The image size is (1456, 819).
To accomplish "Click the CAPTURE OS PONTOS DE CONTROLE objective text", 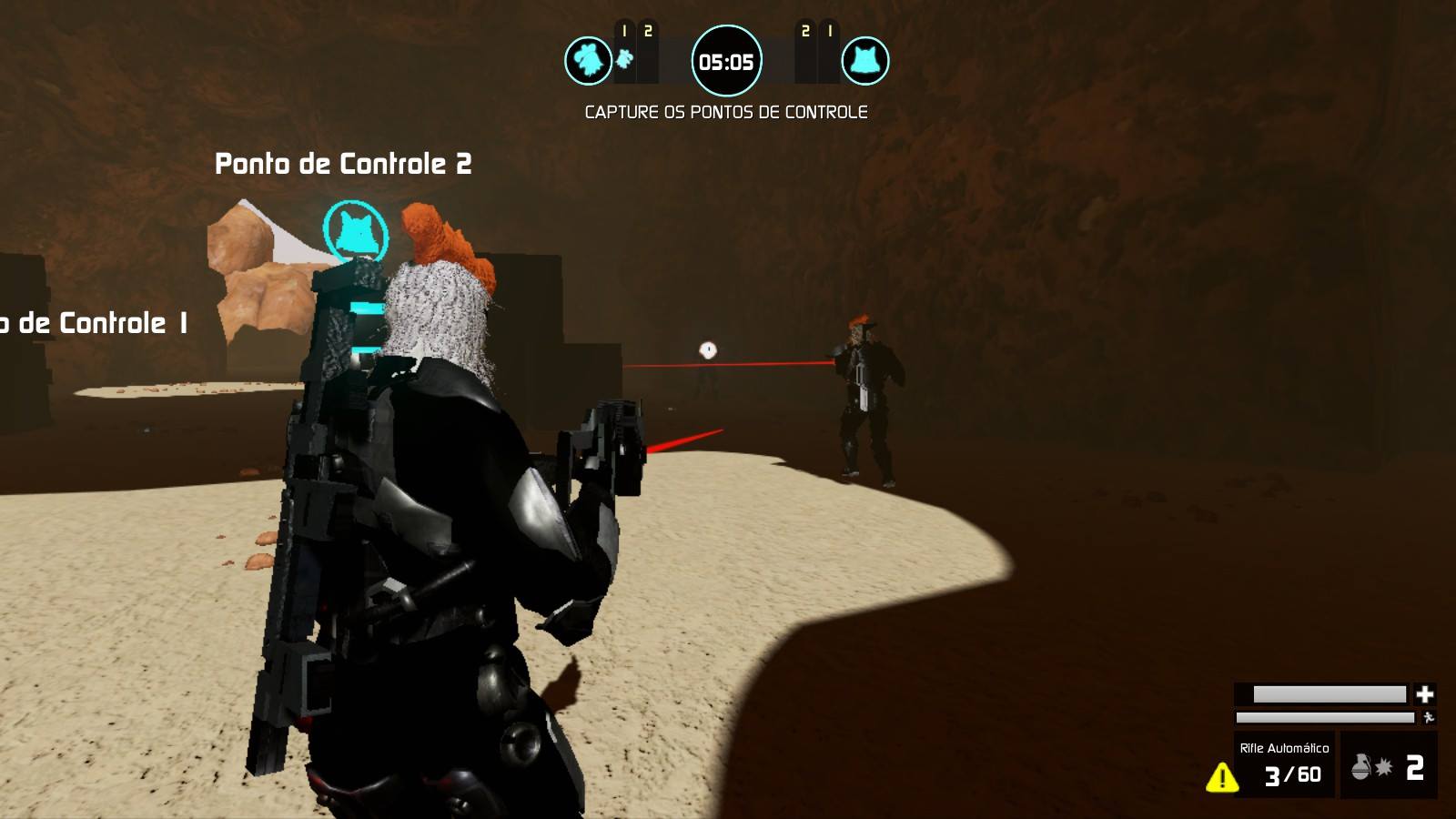I will coord(726,112).
